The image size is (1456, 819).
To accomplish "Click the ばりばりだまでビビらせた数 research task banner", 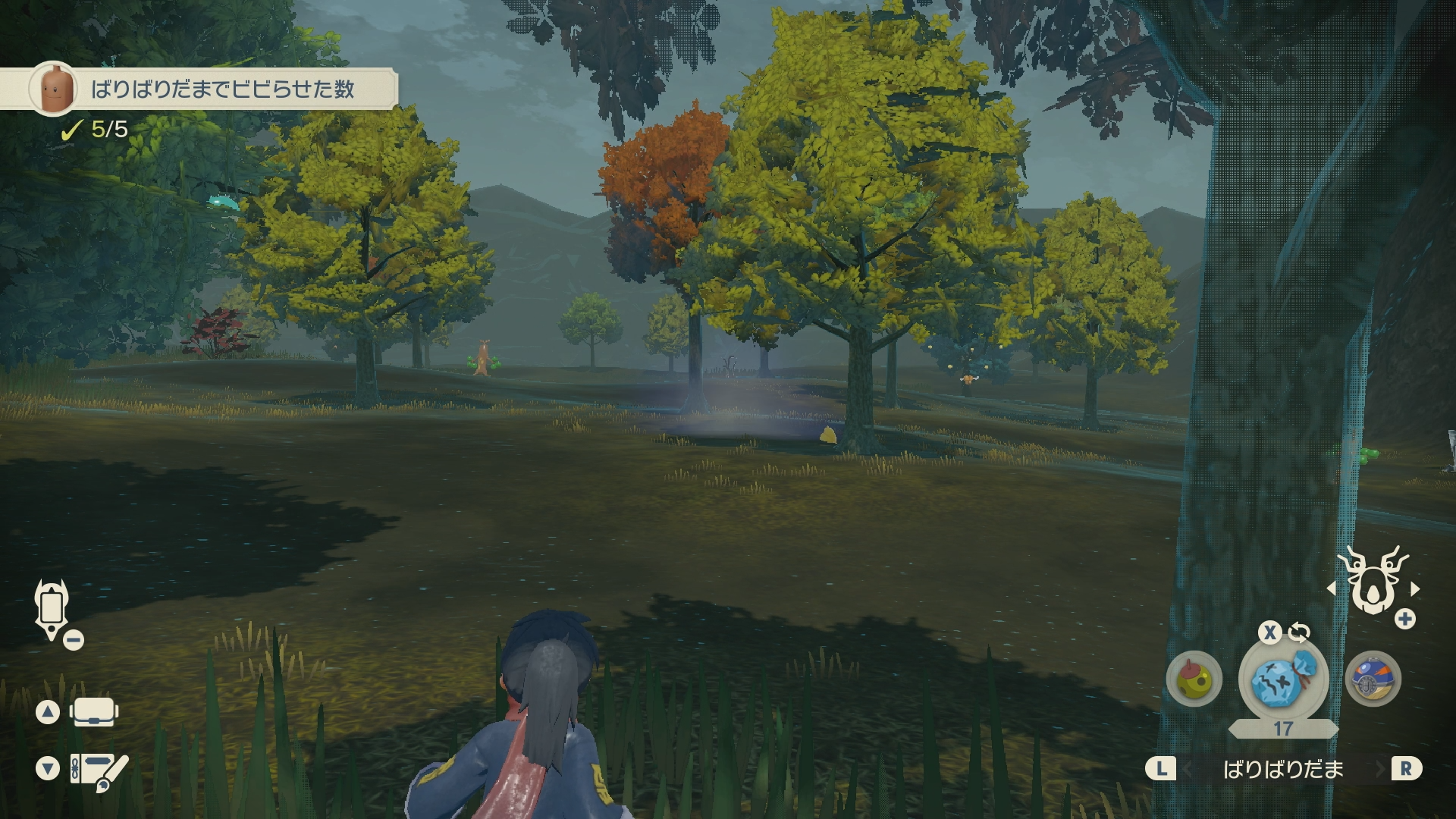I will [220, 89].
